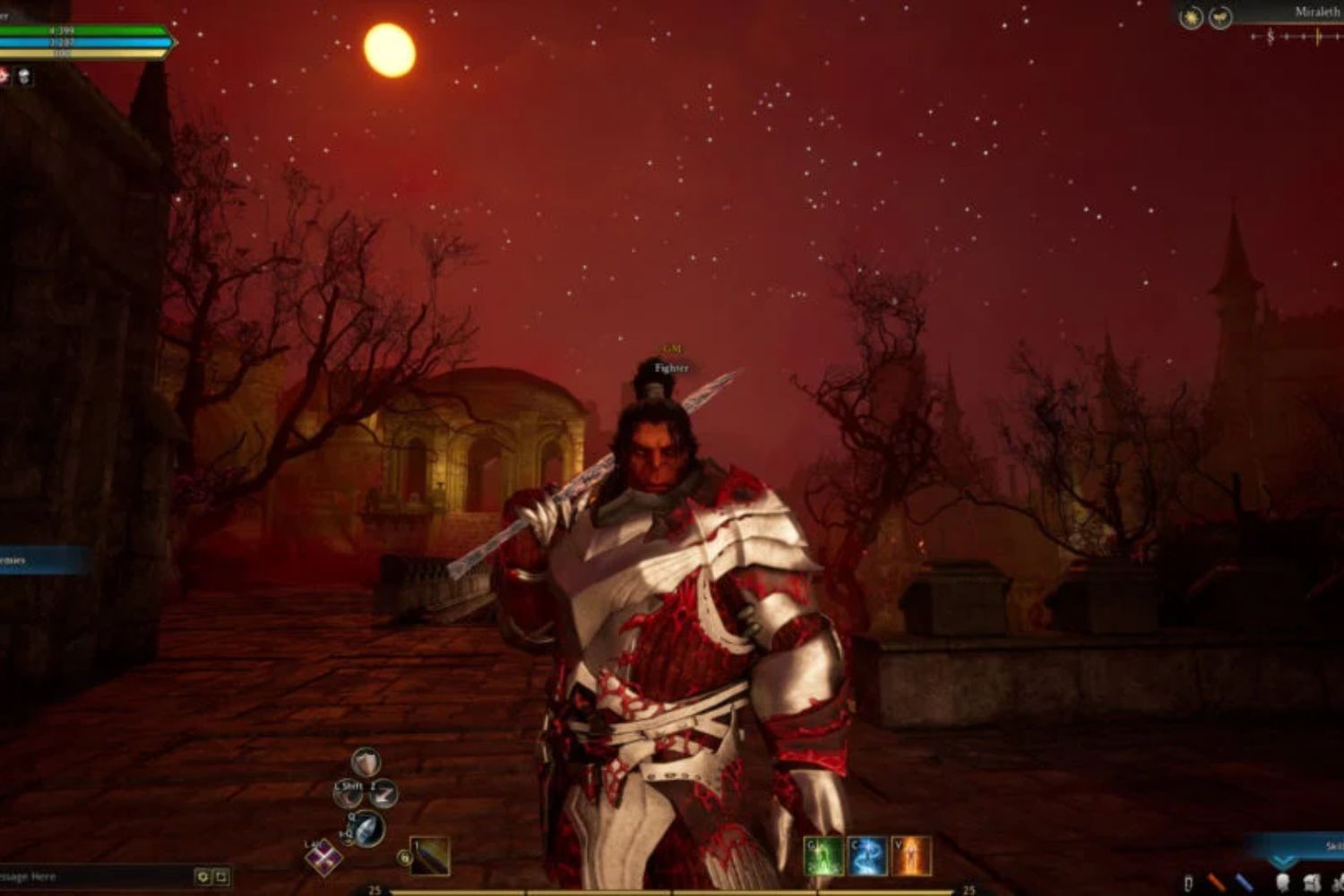The height and width of the screenshot is (896, 1344).
Task: Select the blue slanted bar icon
Action: [x=1245, y=883]
